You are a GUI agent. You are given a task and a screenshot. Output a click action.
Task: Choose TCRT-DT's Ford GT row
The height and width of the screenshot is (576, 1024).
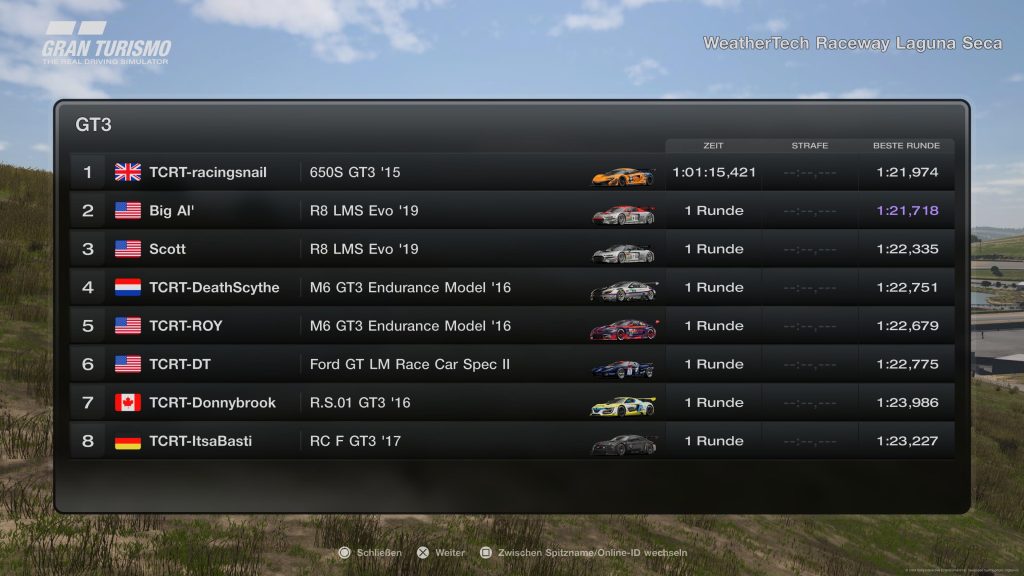coord(510,364)
